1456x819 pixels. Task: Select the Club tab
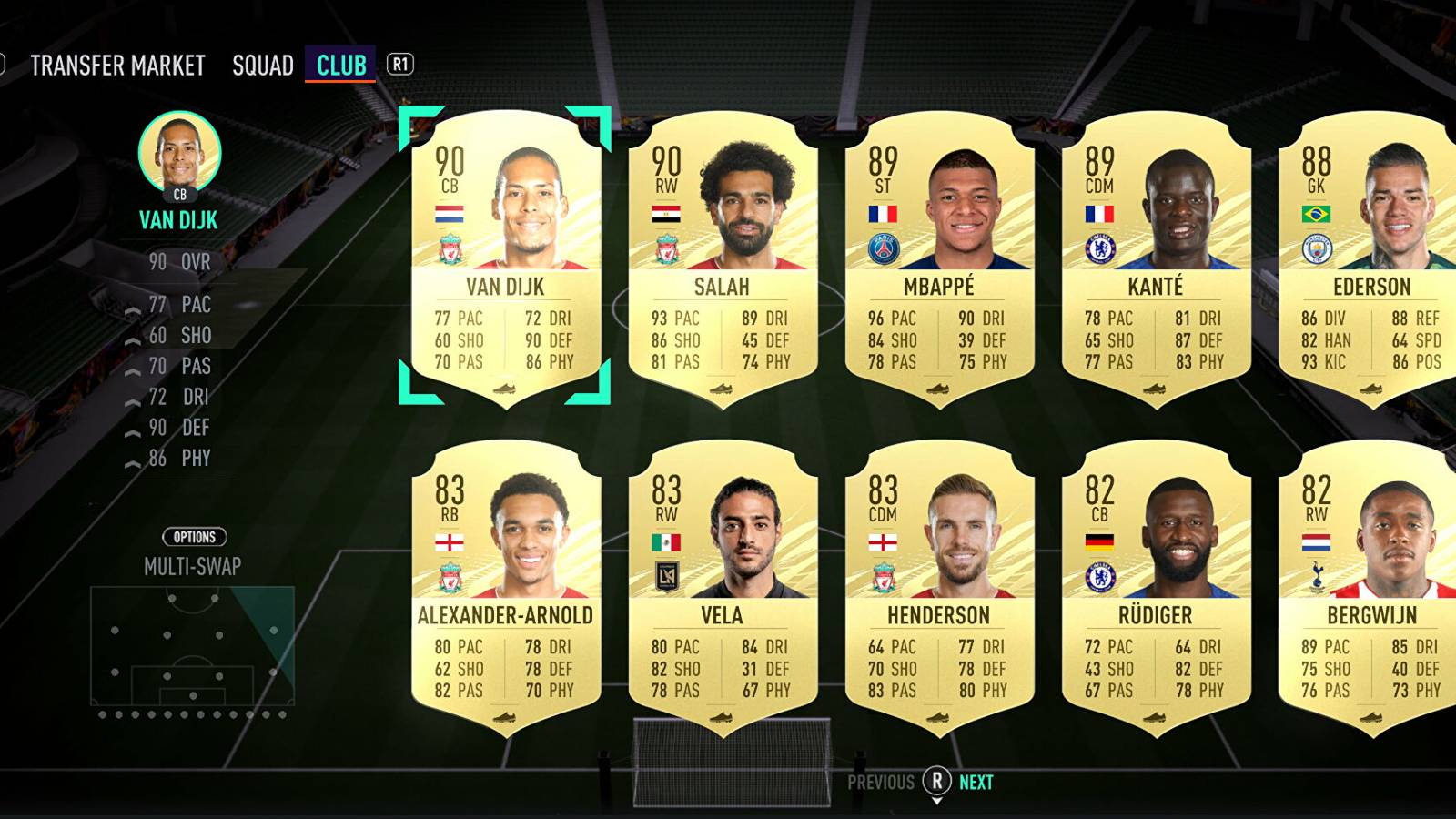pyautogui.click(x=339, y=65)
